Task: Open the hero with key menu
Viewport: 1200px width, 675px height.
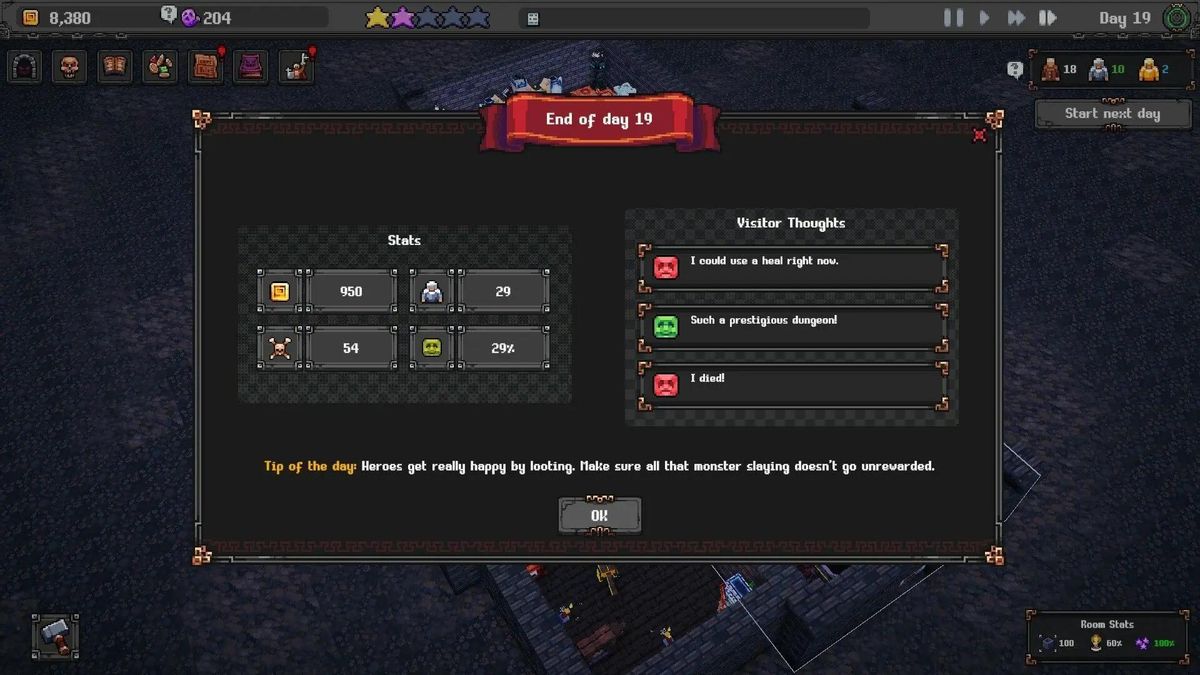Action: tap(297, 67)
